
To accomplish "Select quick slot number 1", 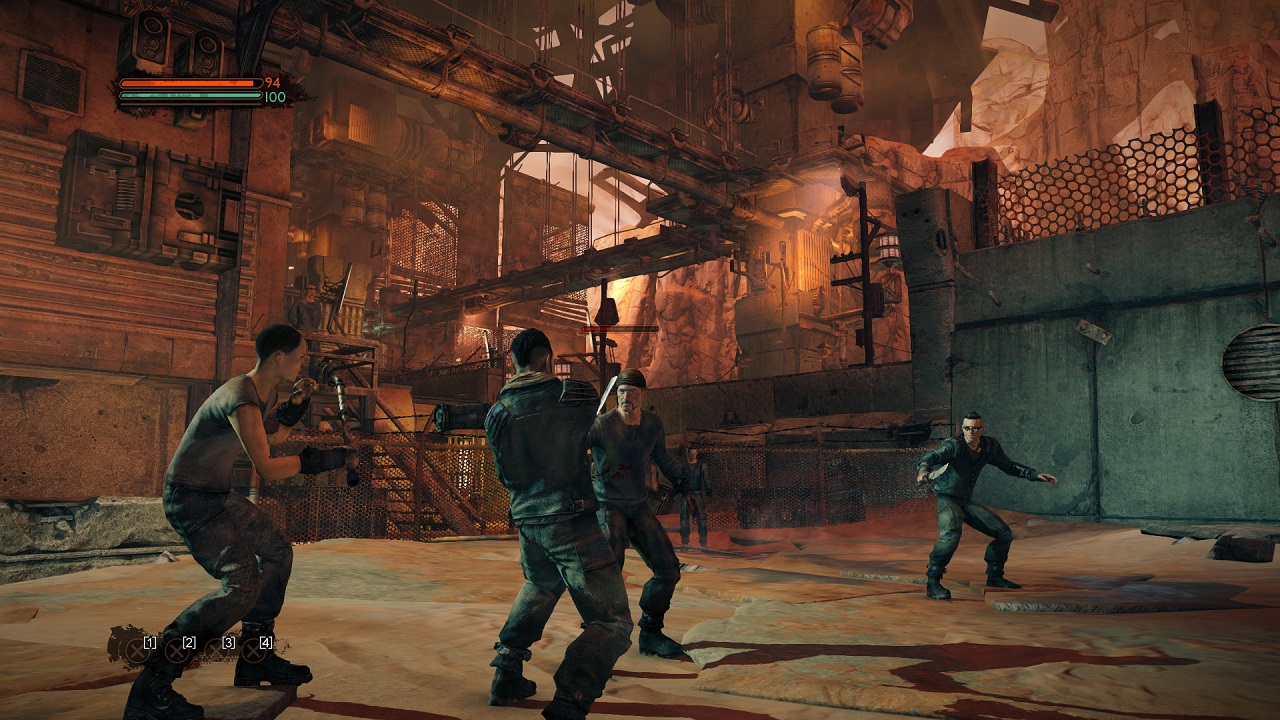I will tap(139, 650).
